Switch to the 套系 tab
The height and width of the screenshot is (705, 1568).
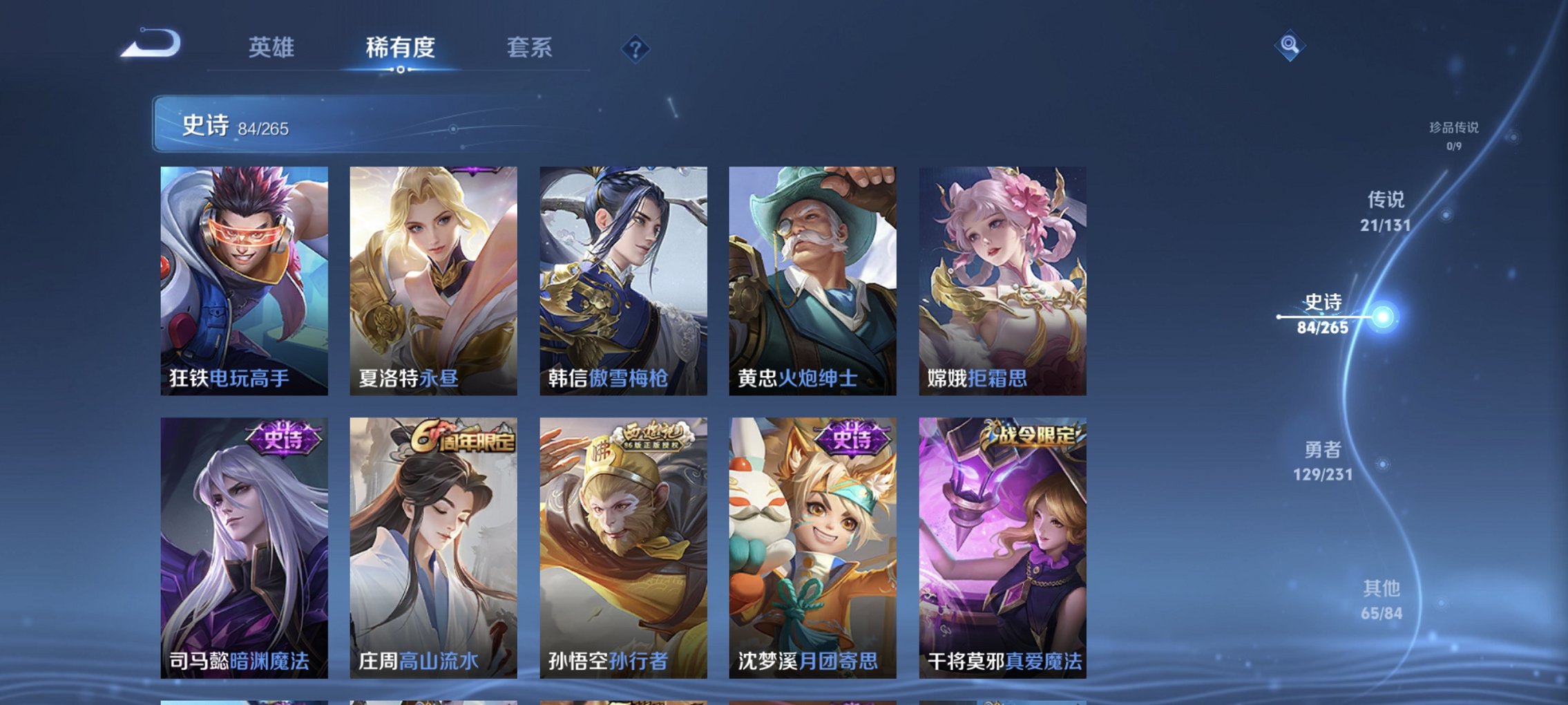[x=529, y=48]
